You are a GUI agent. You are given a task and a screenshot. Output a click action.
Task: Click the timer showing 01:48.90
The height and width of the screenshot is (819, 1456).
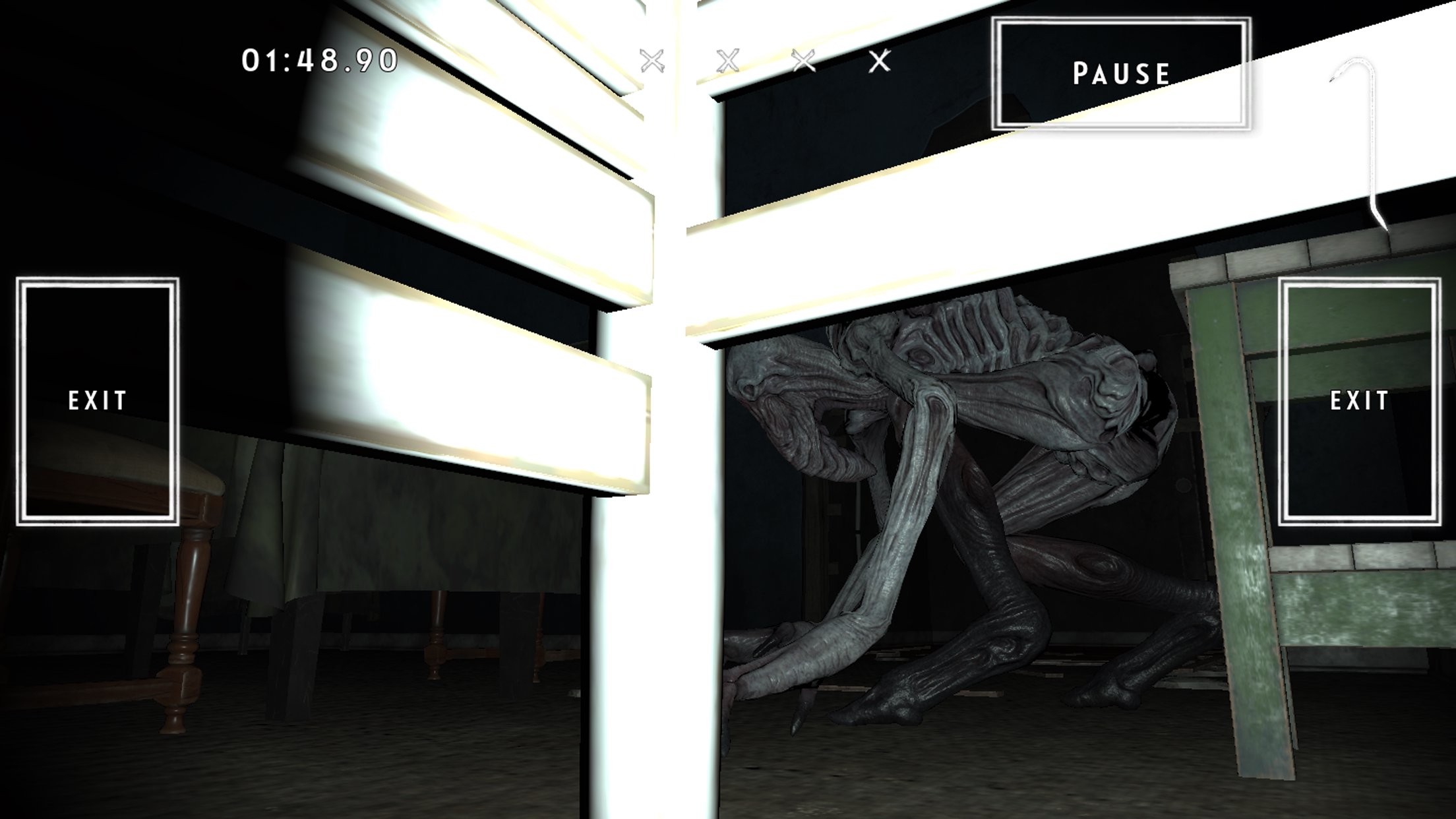point(318,59)
